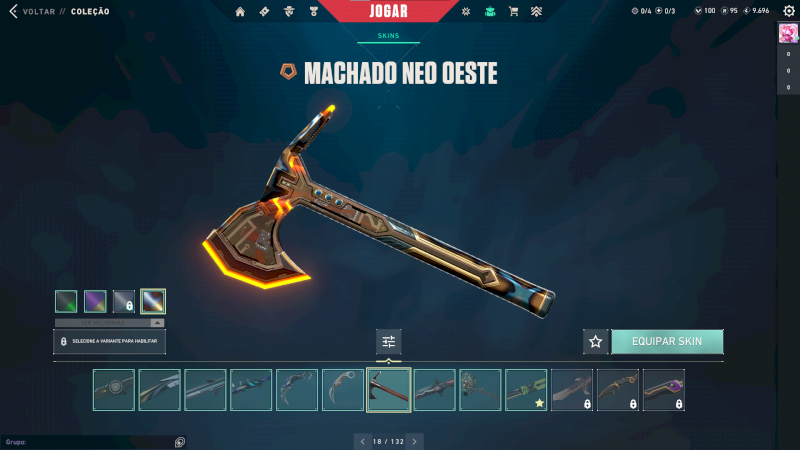Go to the previous skins page
The image size is (800, 450).
(x=361, y=441)
